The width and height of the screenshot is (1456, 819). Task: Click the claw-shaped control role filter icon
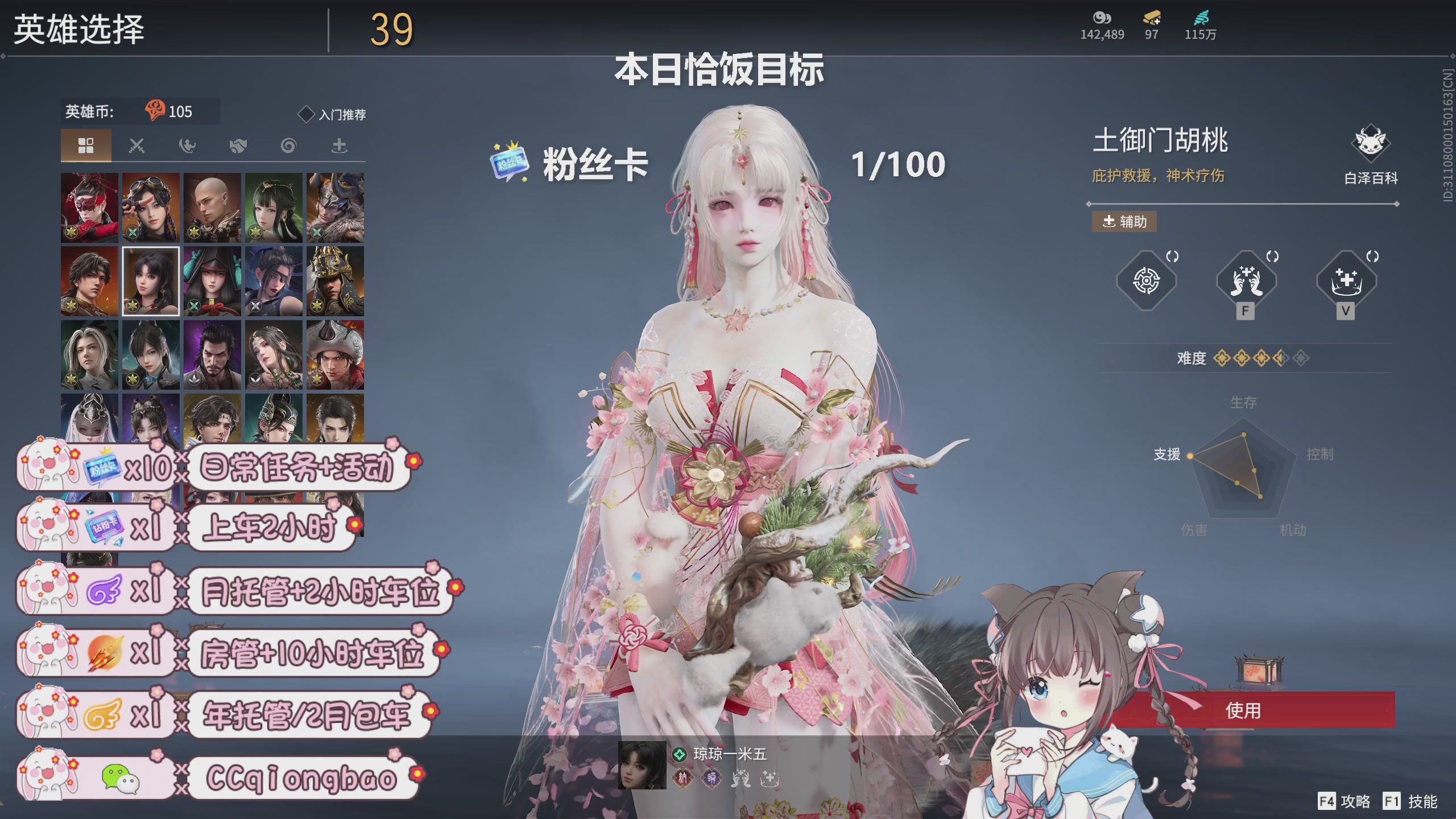point(187,145)
